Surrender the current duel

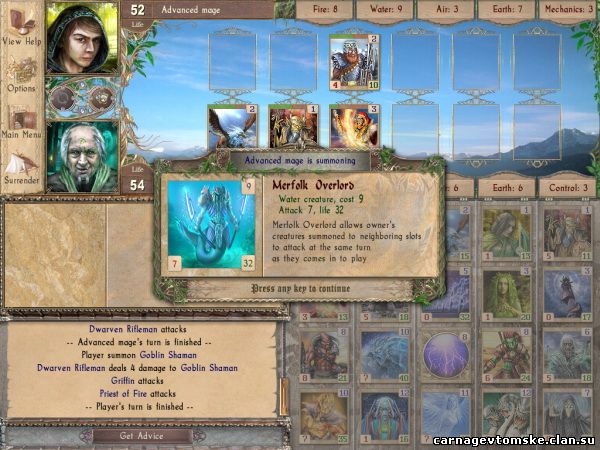(22, 165)
